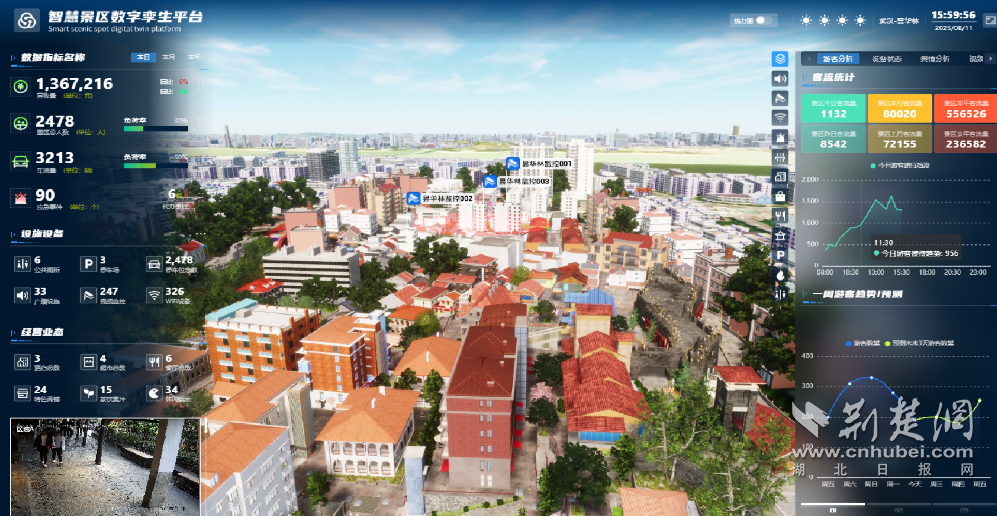Select the speaker broadcast icon in the toolbar
Viewport: 997px width, 516px height.
click(780, 78)
